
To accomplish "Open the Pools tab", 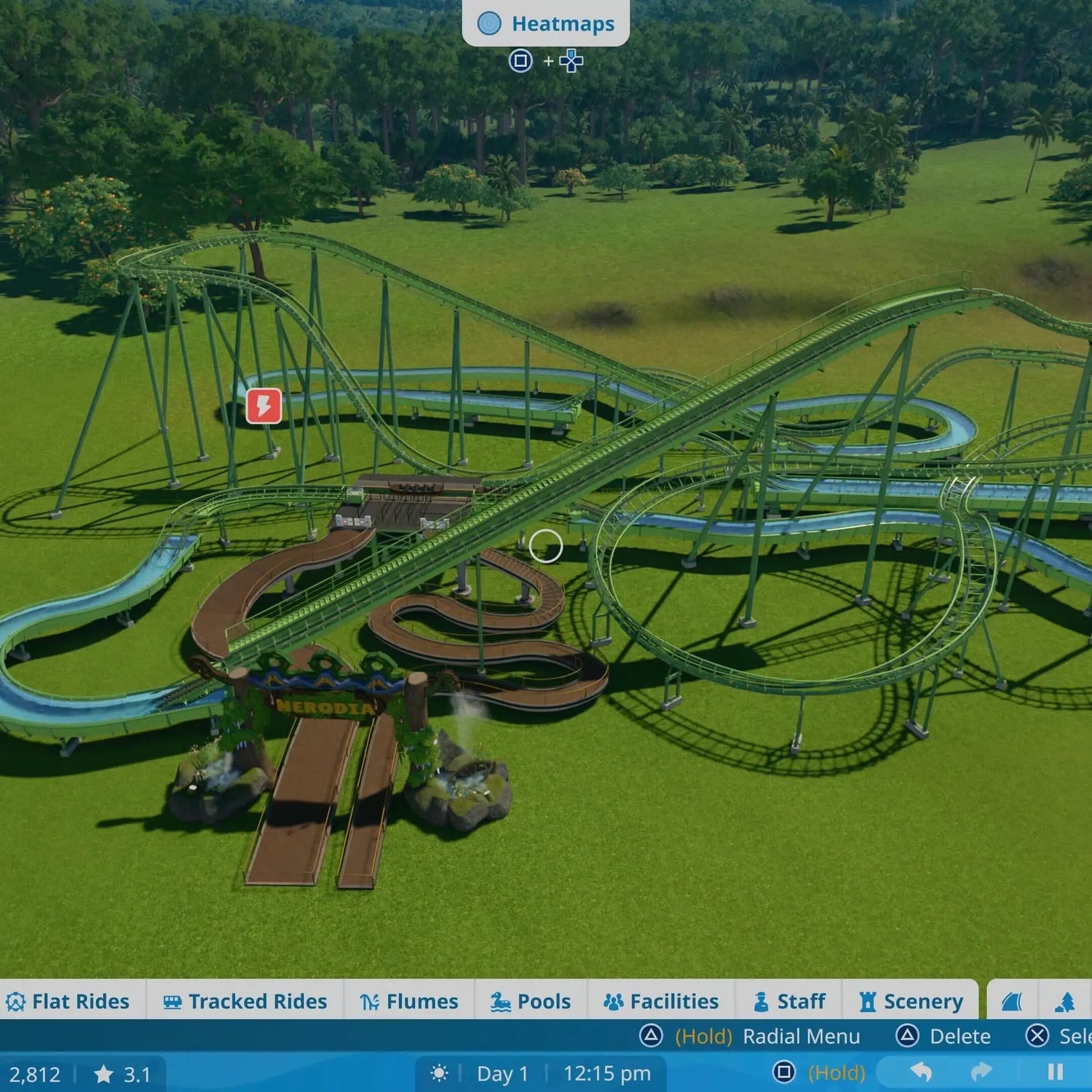I will 531,1002.
